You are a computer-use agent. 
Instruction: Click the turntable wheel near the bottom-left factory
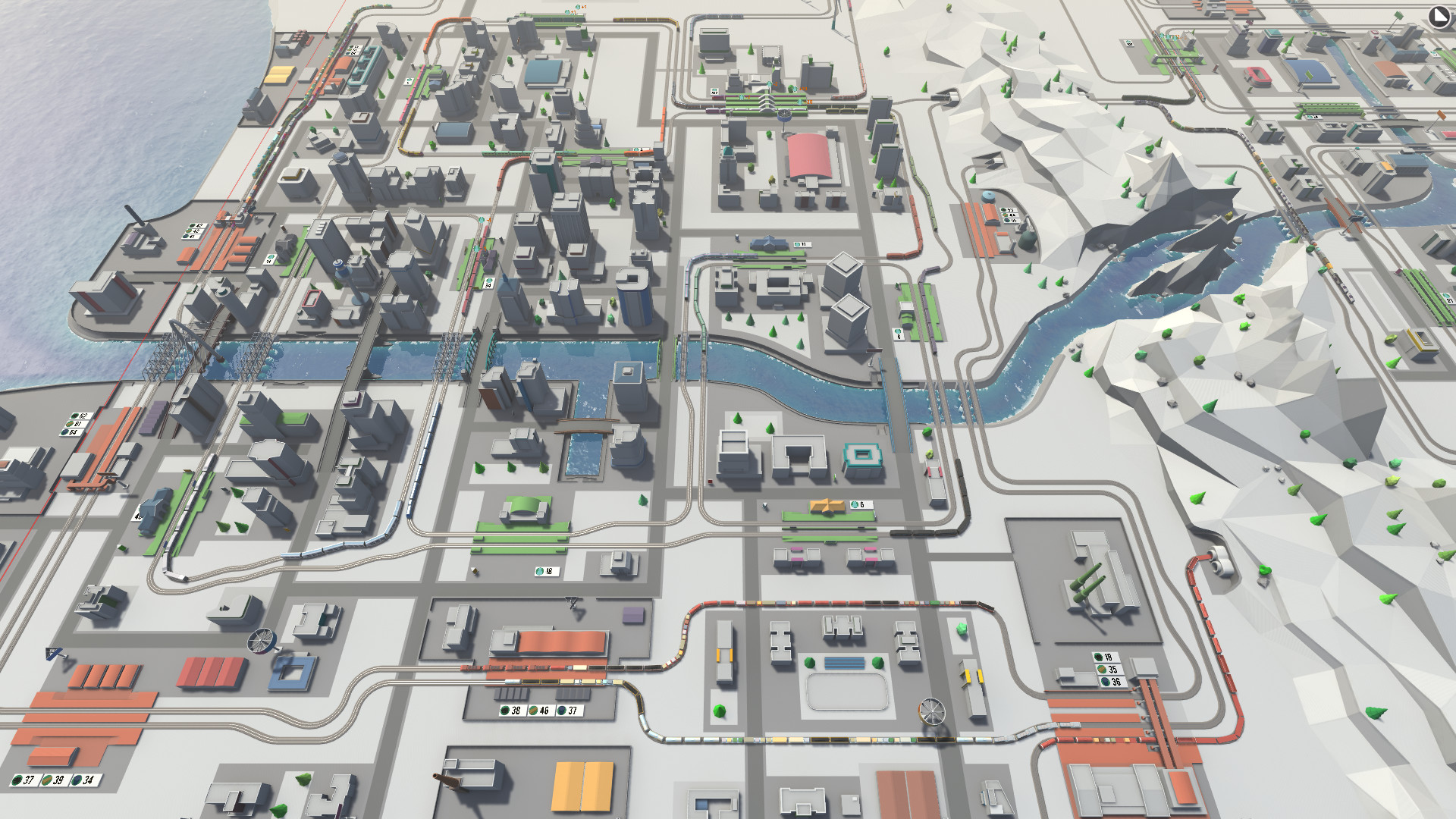click(262, 639)
